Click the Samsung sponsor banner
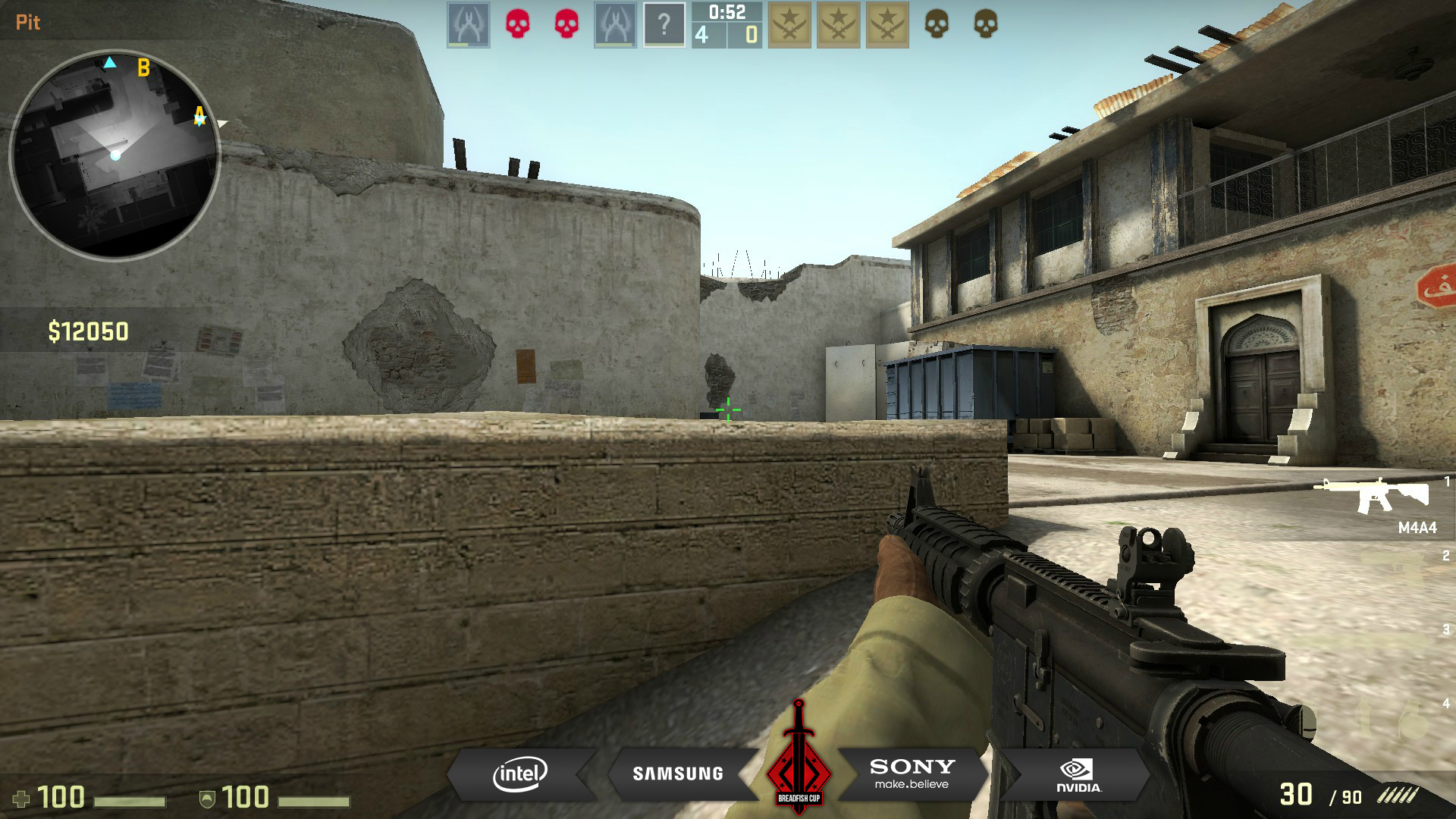Screen dimensions: 1456x819 pyautogui.click(x=678, y=773)
